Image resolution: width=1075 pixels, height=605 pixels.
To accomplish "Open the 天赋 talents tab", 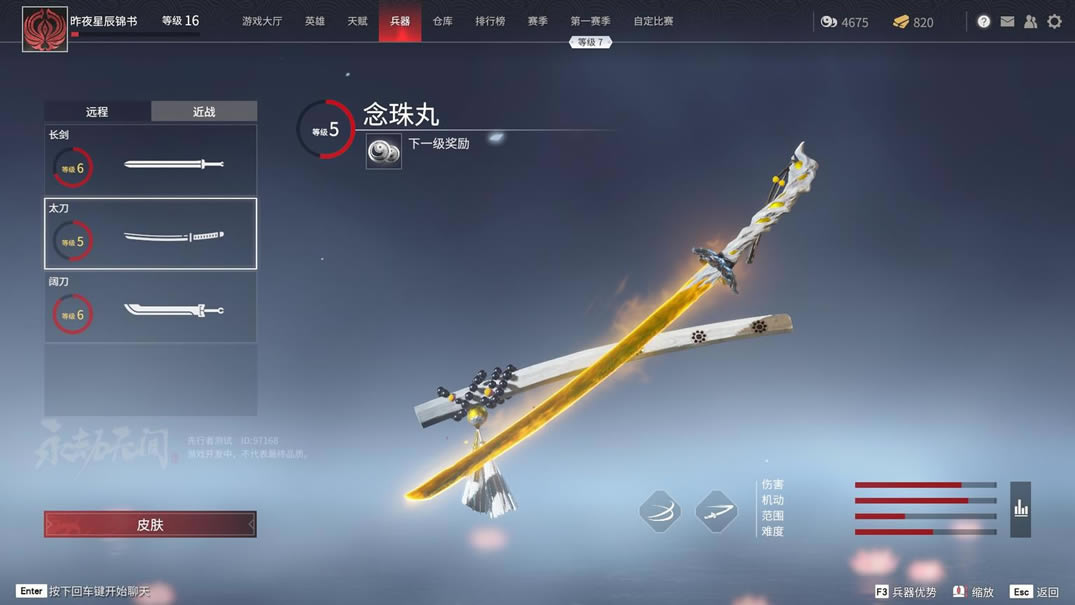I will [x=357, y=21].
